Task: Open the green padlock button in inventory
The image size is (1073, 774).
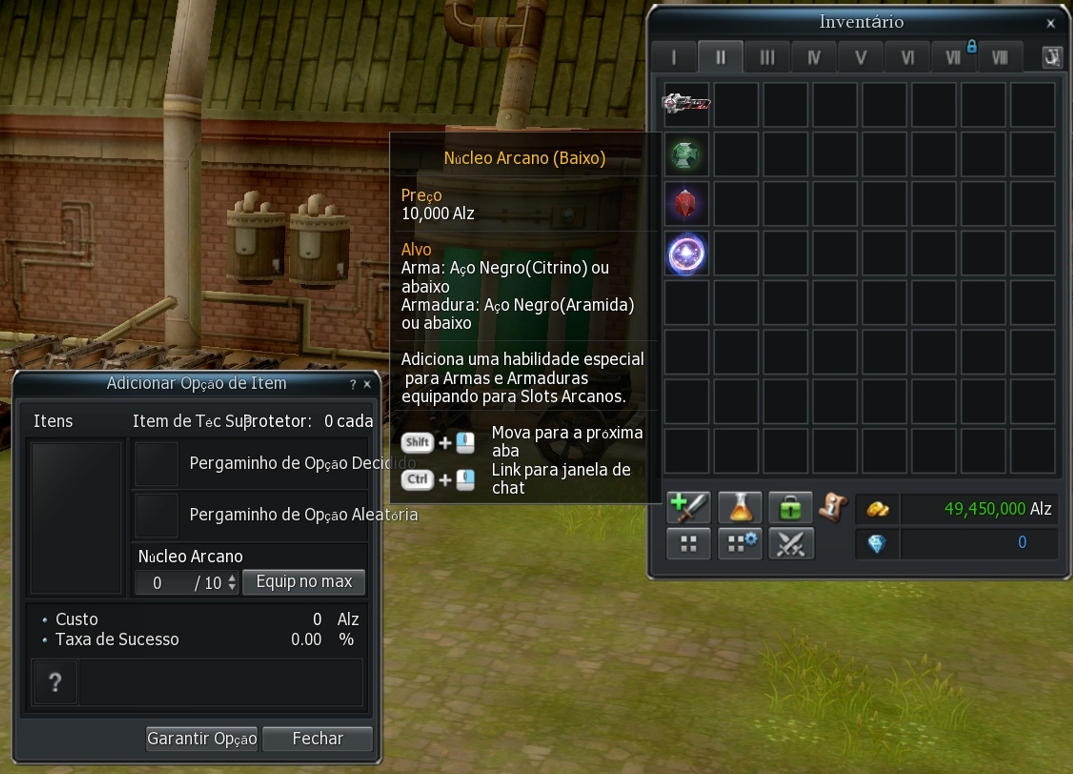Action: coord(790,508)
